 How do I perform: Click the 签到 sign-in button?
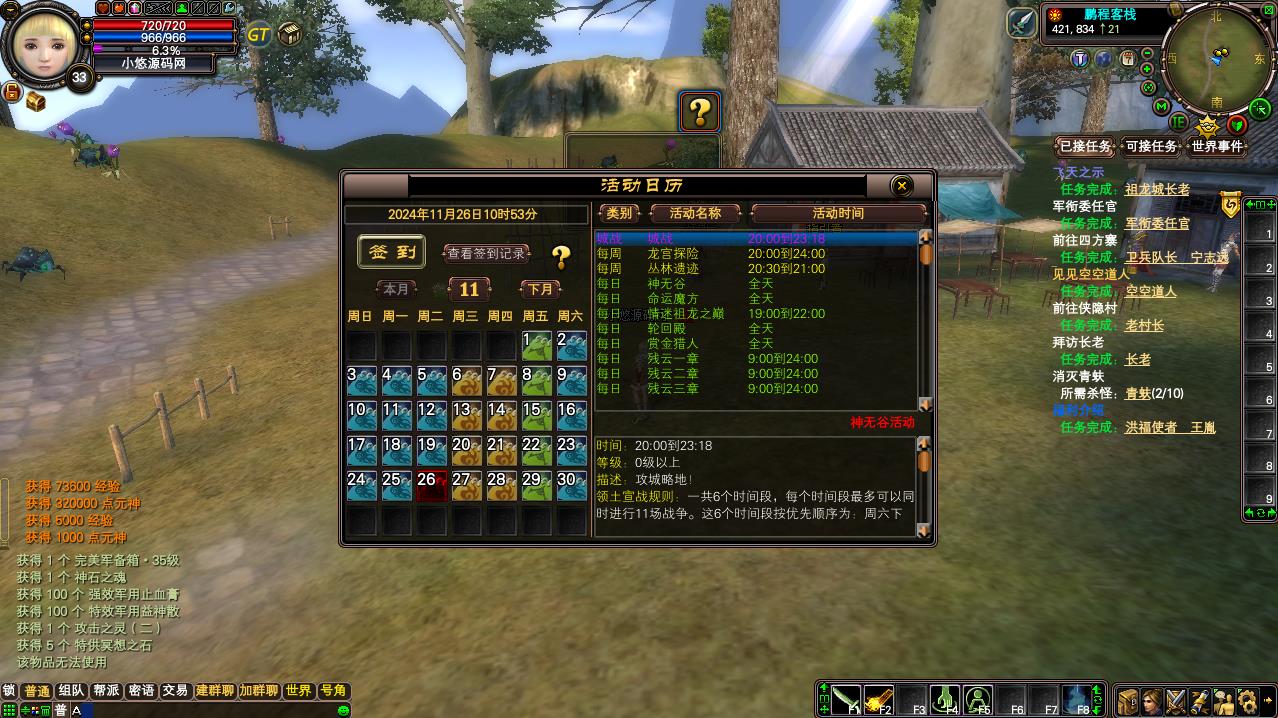pos(392,253)
